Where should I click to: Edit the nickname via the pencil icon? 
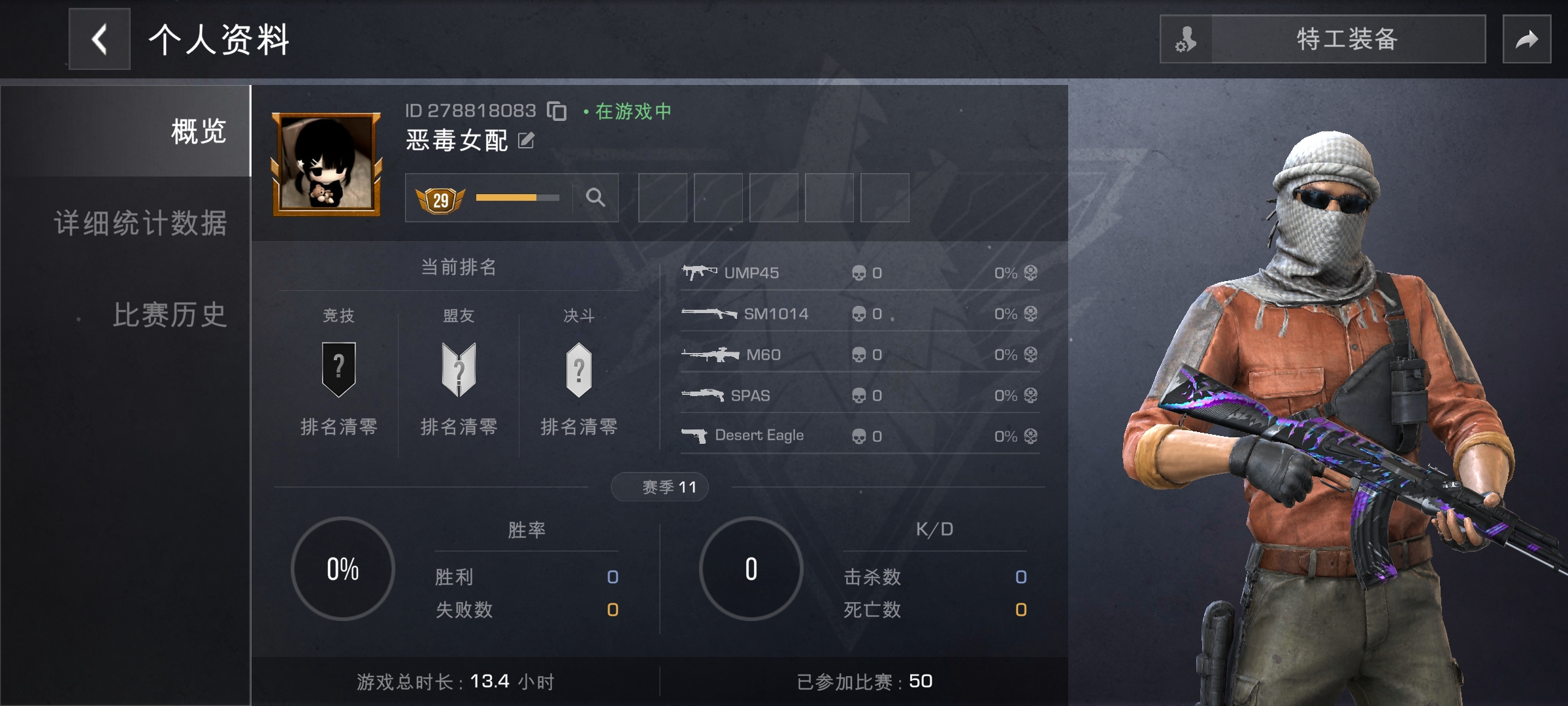pyautogui.click(x=525, y=139)
